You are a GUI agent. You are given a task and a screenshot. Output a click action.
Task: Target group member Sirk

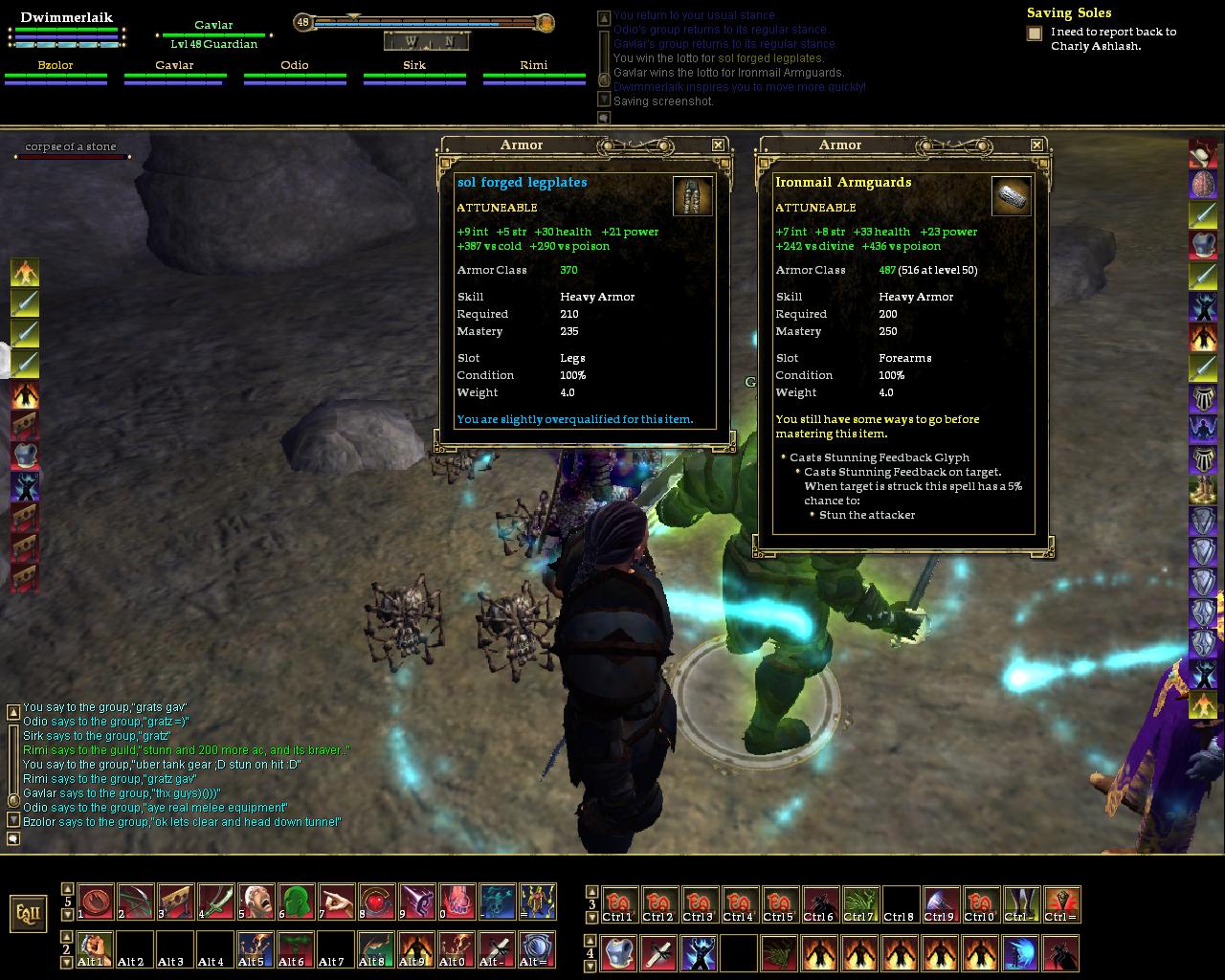[414, 66]
